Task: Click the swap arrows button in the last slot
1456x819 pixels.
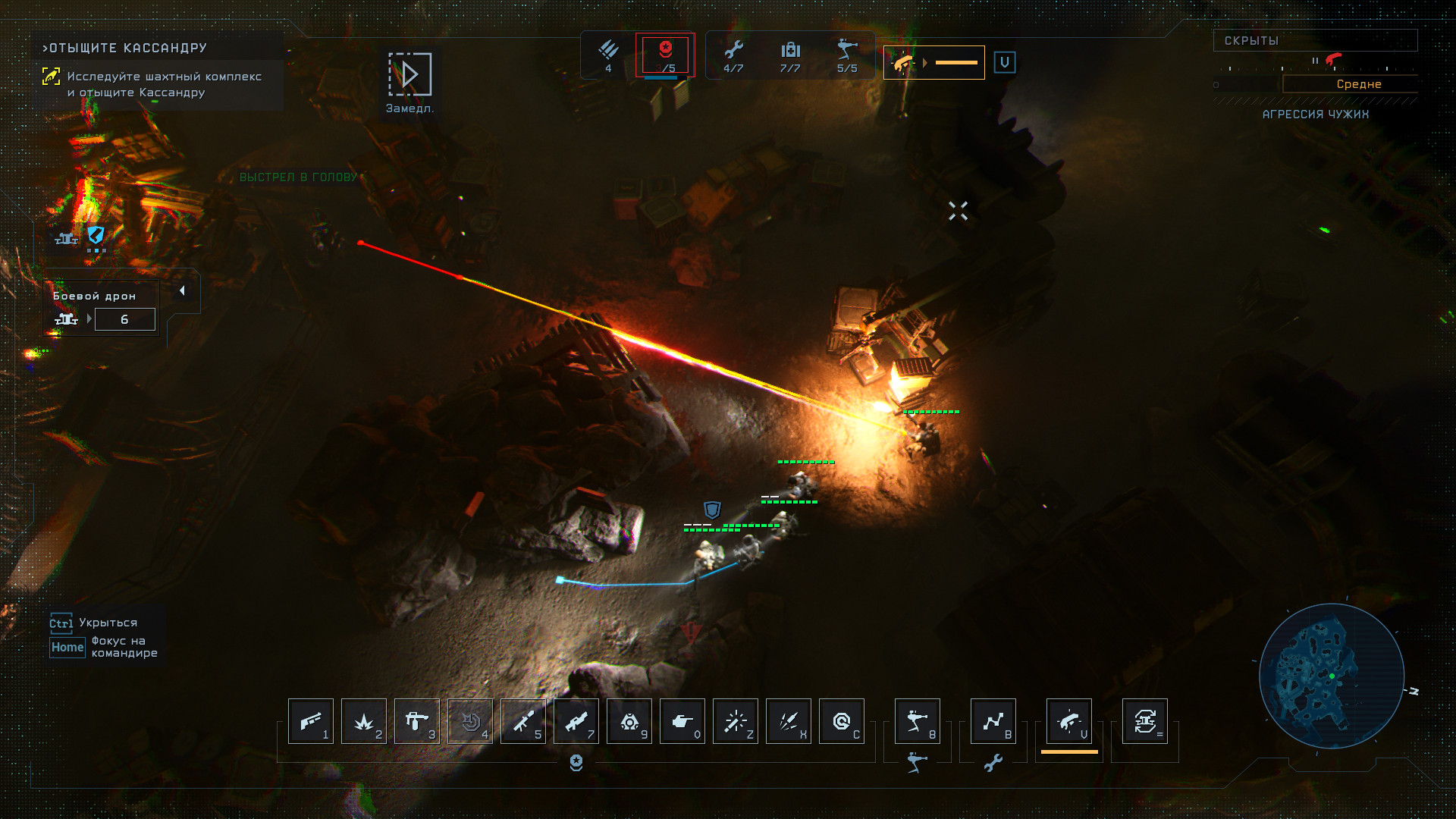Action: (x=1145, y=721)
